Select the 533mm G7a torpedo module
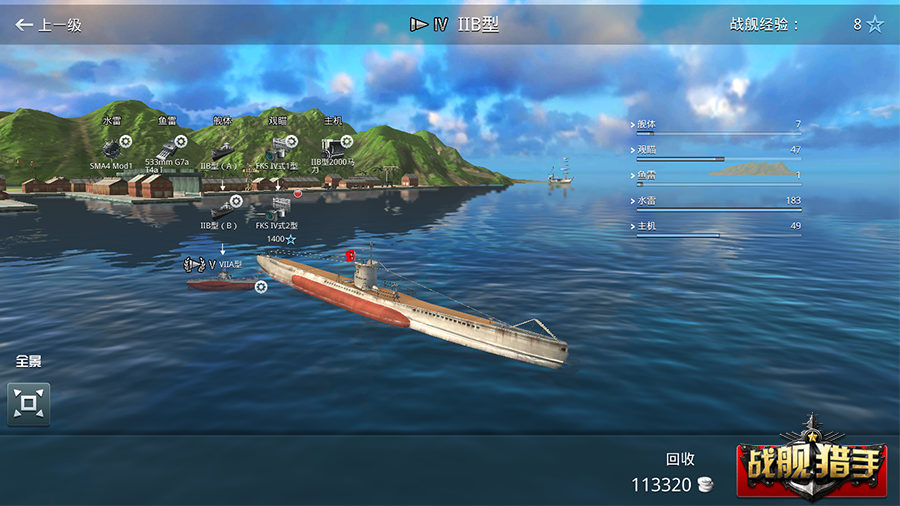This screenshot has height=506, width=900. [166, 148]
